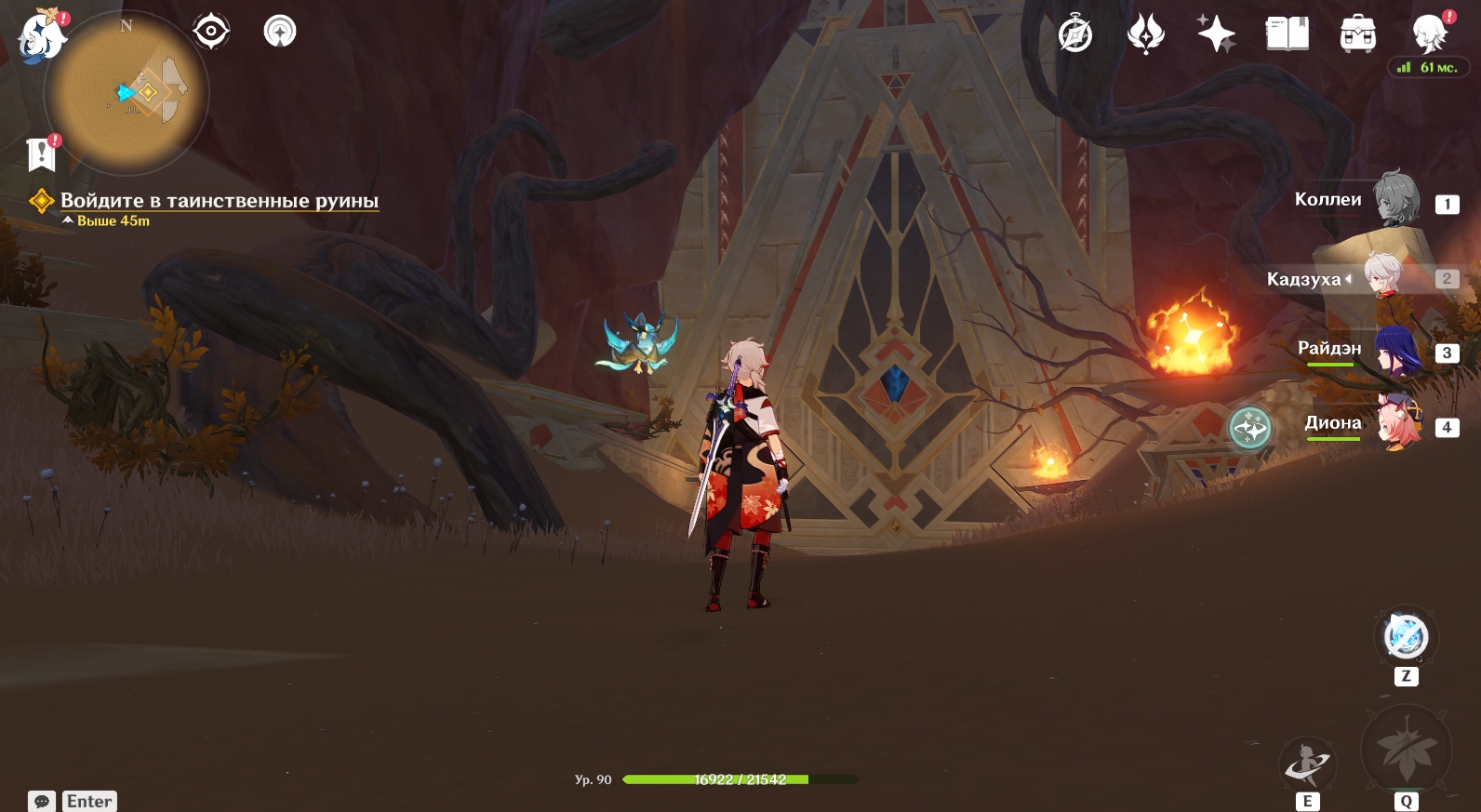
Task: Open the Wish four-pointed star icon
Action: coord(1216,34)
